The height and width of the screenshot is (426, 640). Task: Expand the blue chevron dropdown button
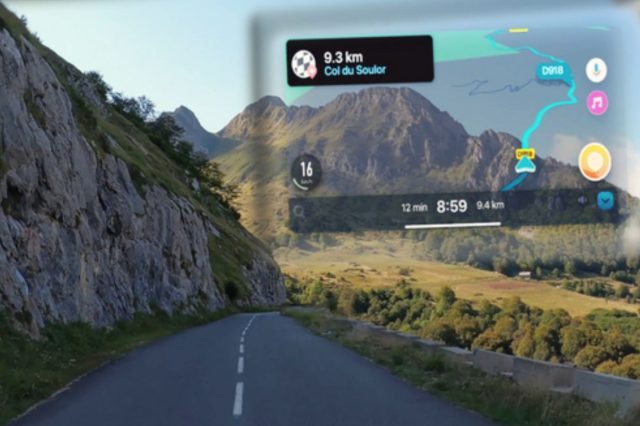(605, 201)
